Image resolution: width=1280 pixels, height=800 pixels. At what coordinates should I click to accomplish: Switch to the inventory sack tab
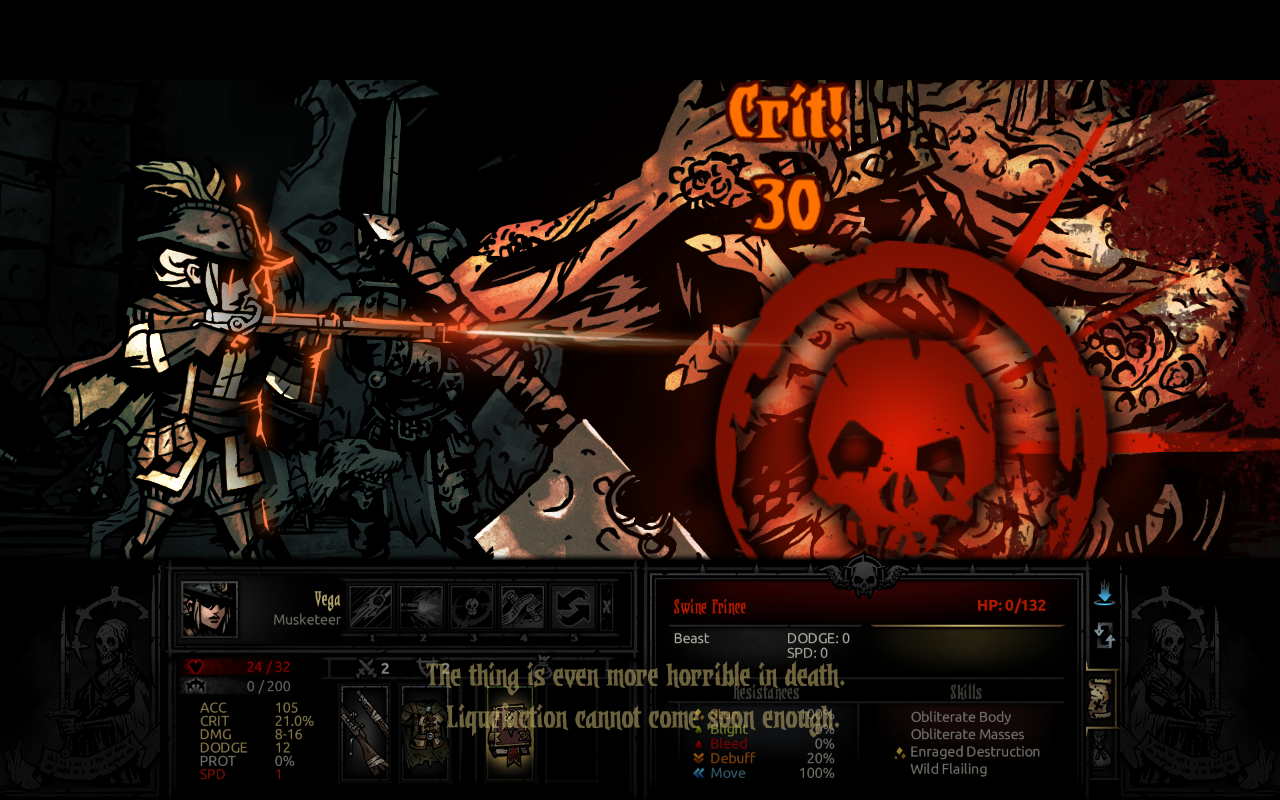1102,750
